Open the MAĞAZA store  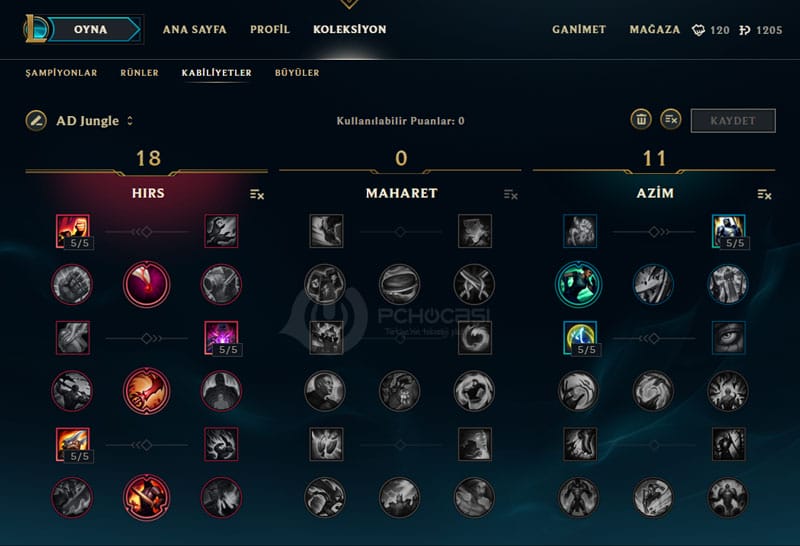pos(654,30)
